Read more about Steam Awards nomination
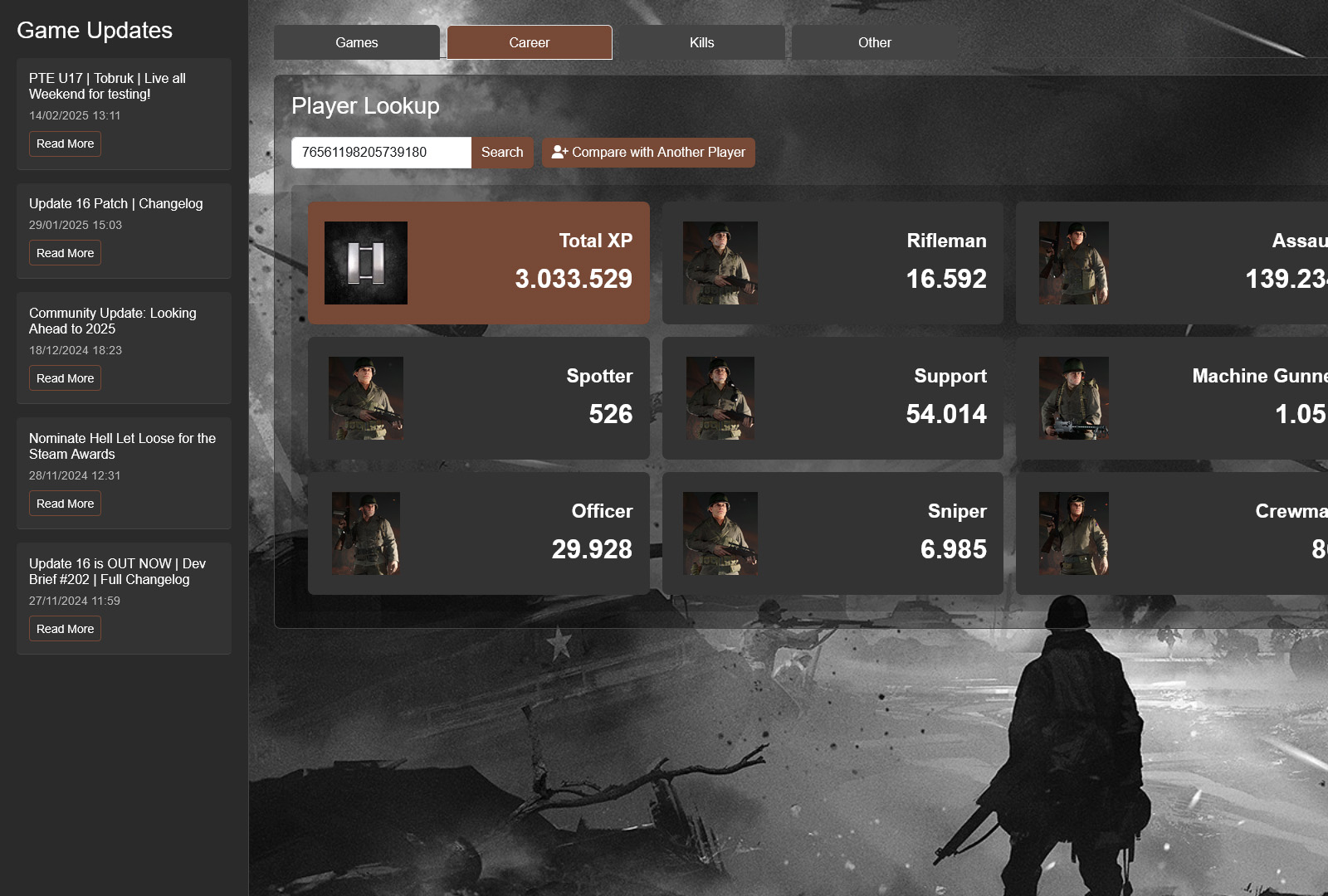Viewport: 1328px width, 896px height. pyautogui.click(x=65, y=504)
